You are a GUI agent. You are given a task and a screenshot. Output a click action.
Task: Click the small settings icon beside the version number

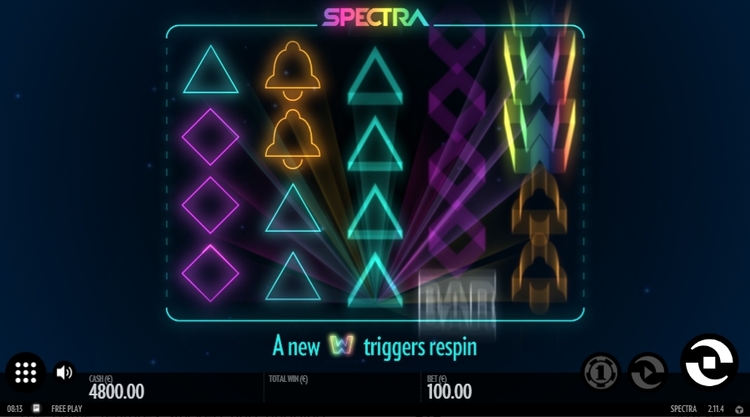click(x=739, y=409)
